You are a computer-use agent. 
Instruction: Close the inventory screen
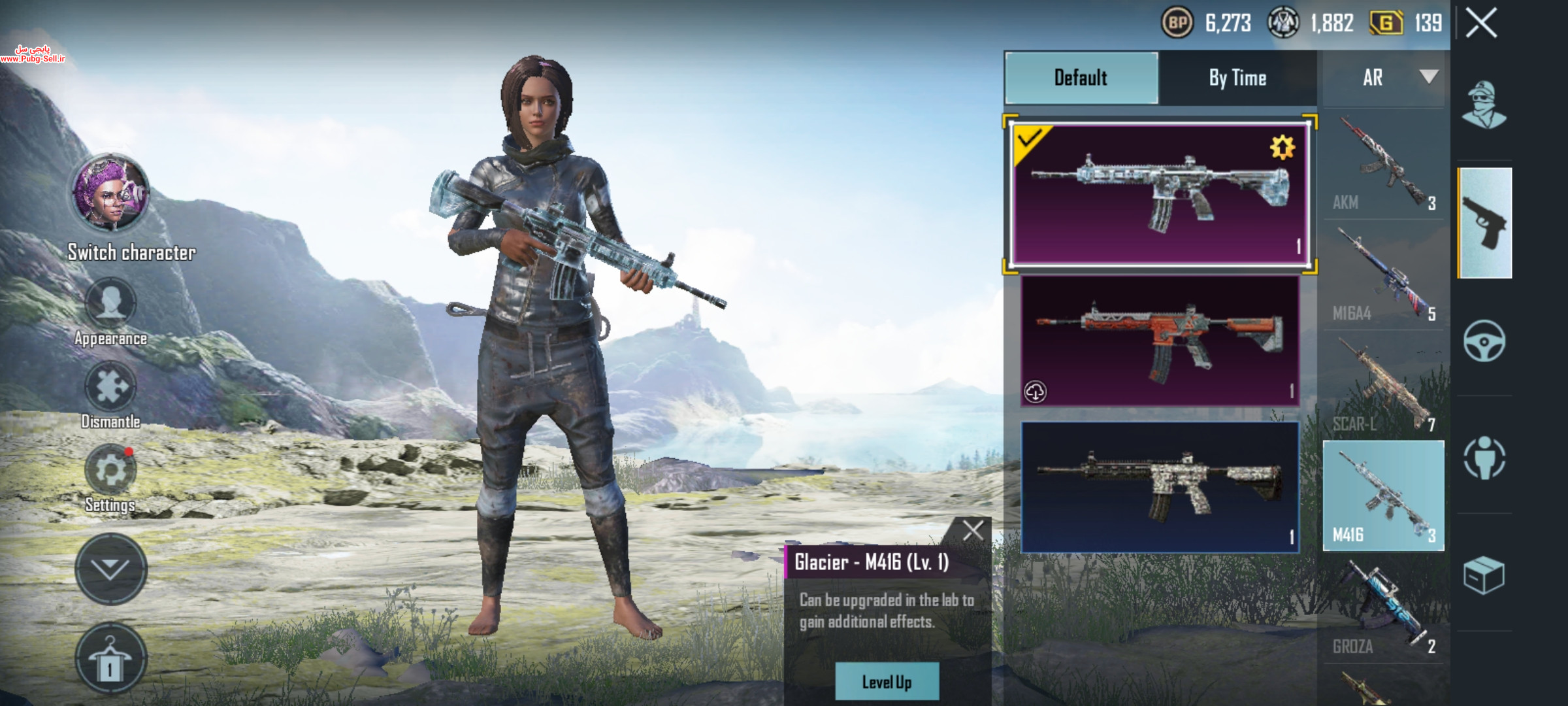1481,24
